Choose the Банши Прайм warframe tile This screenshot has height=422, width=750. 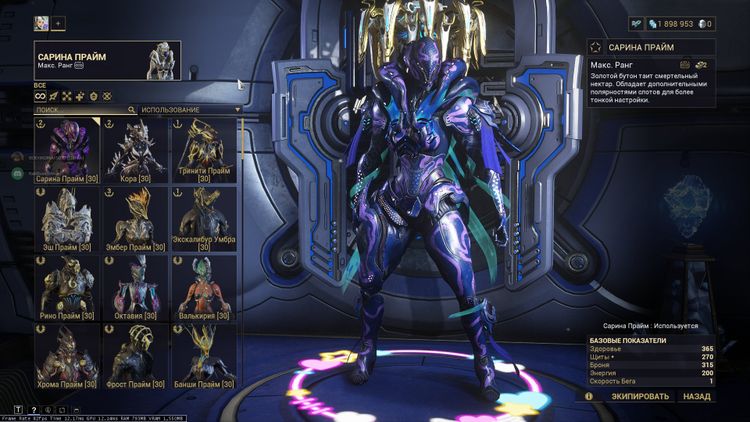(203, 357)
